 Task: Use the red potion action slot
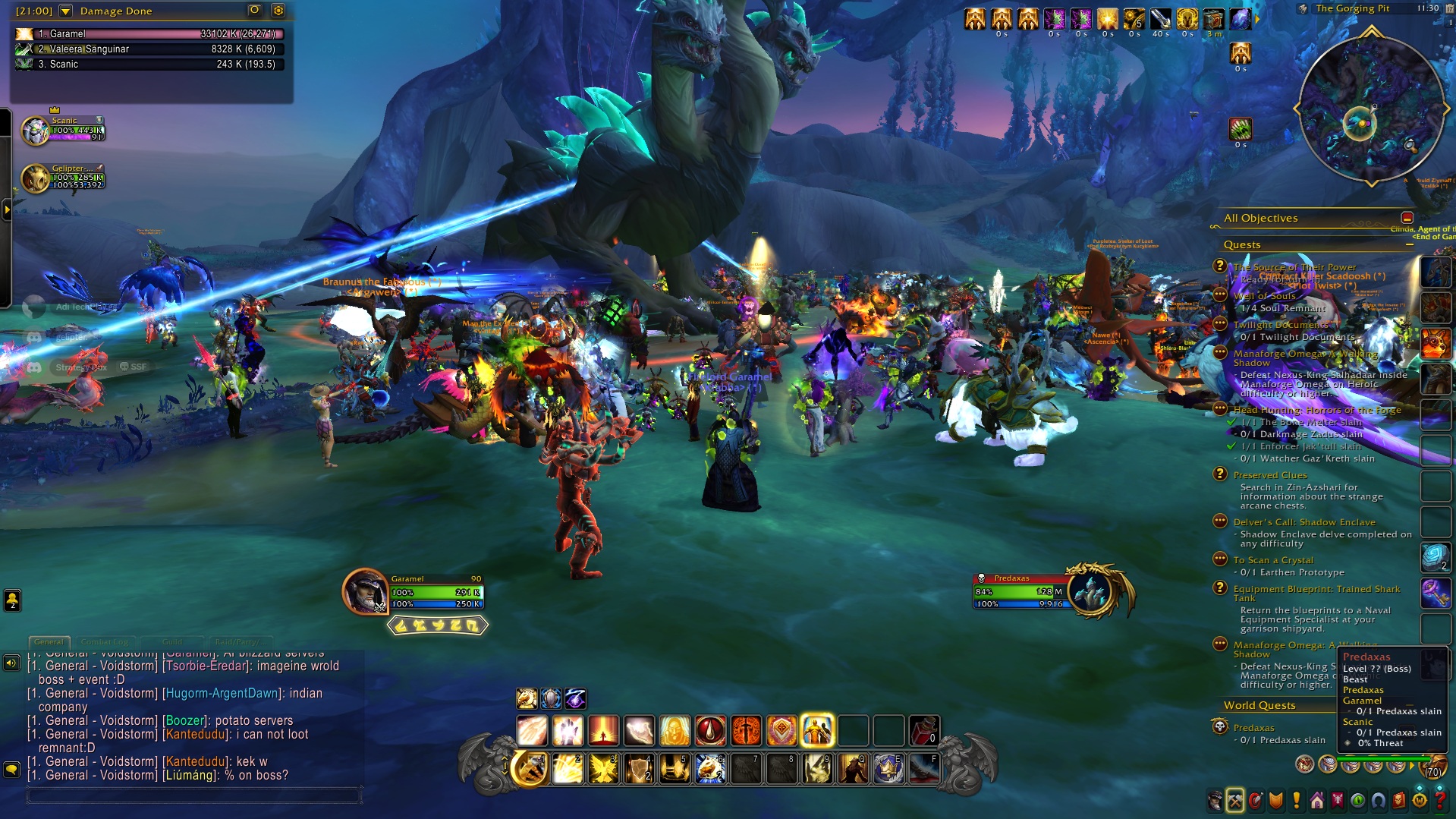tap(923, 731)
